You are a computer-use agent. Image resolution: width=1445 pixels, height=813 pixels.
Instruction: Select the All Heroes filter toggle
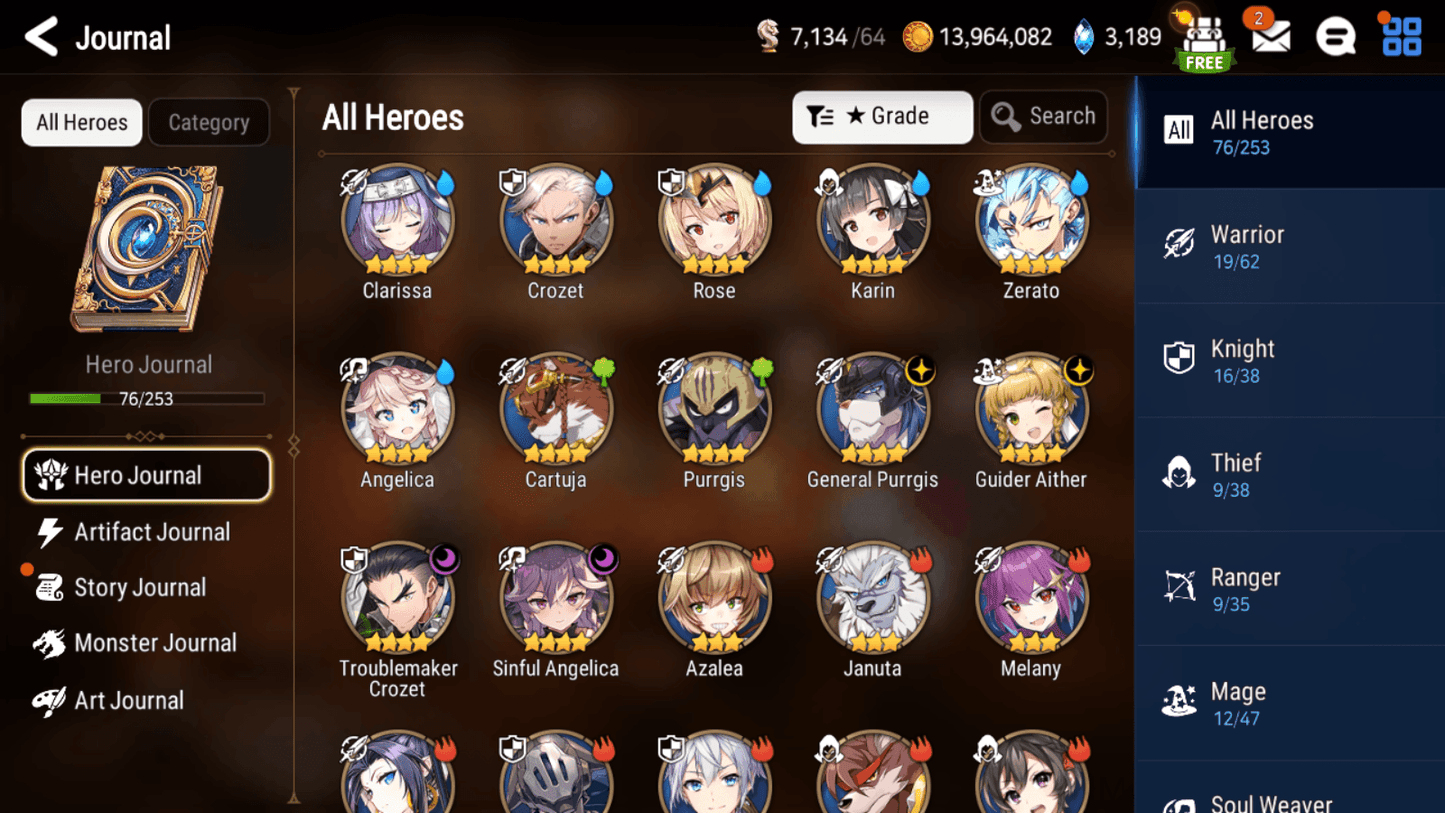click(81, 122)
